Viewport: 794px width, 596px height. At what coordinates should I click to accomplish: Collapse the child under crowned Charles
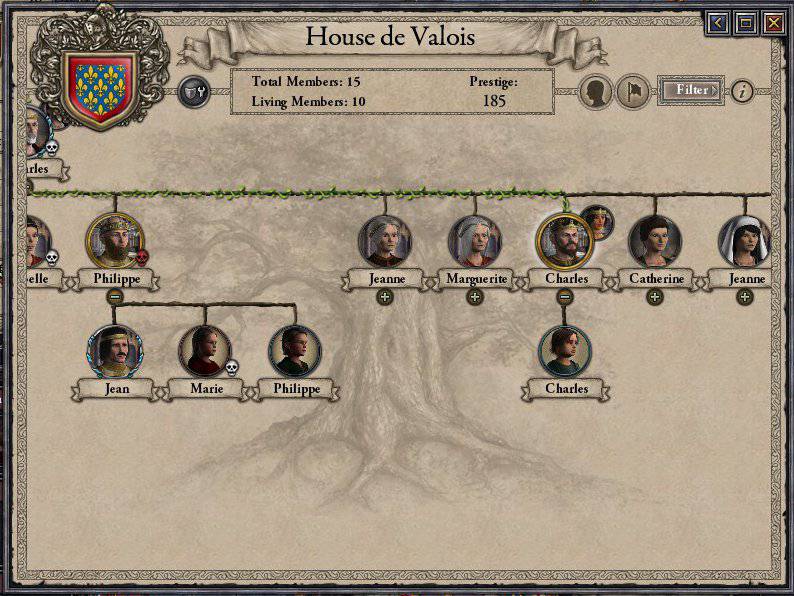[565, 296]
